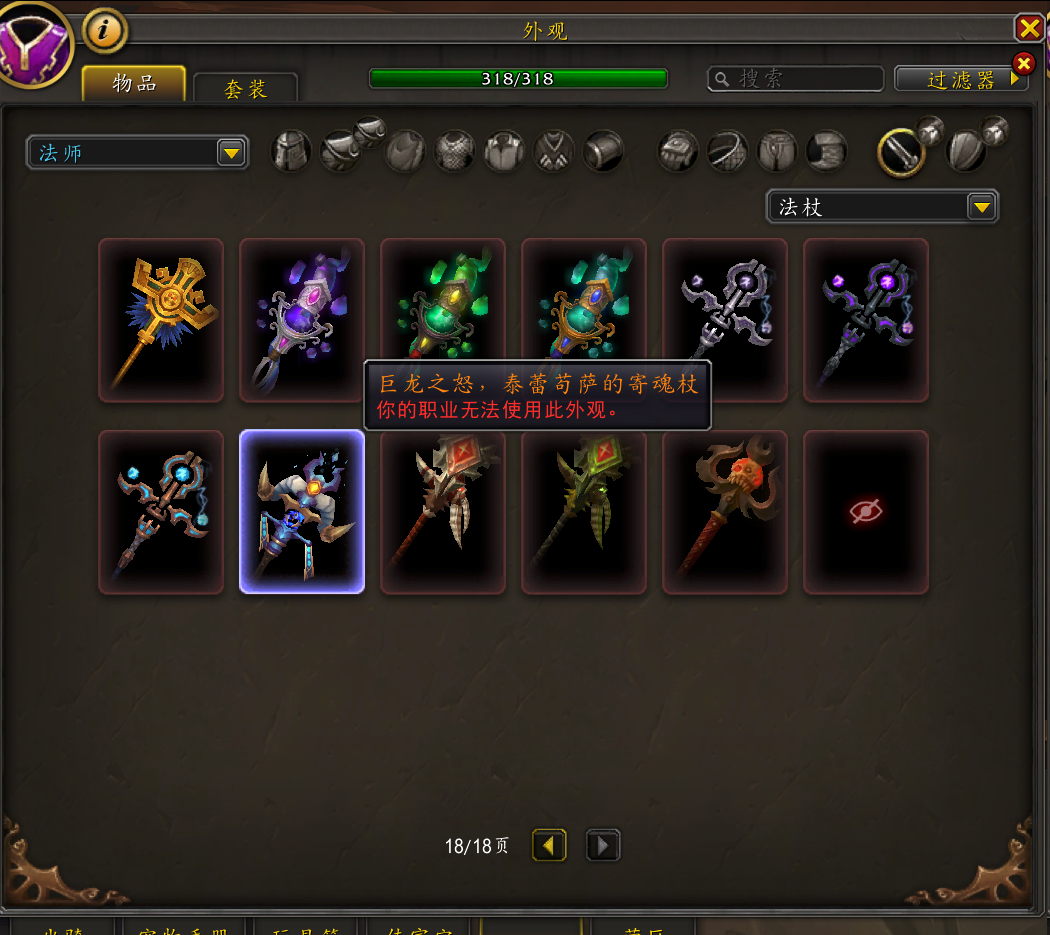This screenshot has width=1050, height=935.
Task: Choose the purple crystal staff appearance
Action: (302, 320)
